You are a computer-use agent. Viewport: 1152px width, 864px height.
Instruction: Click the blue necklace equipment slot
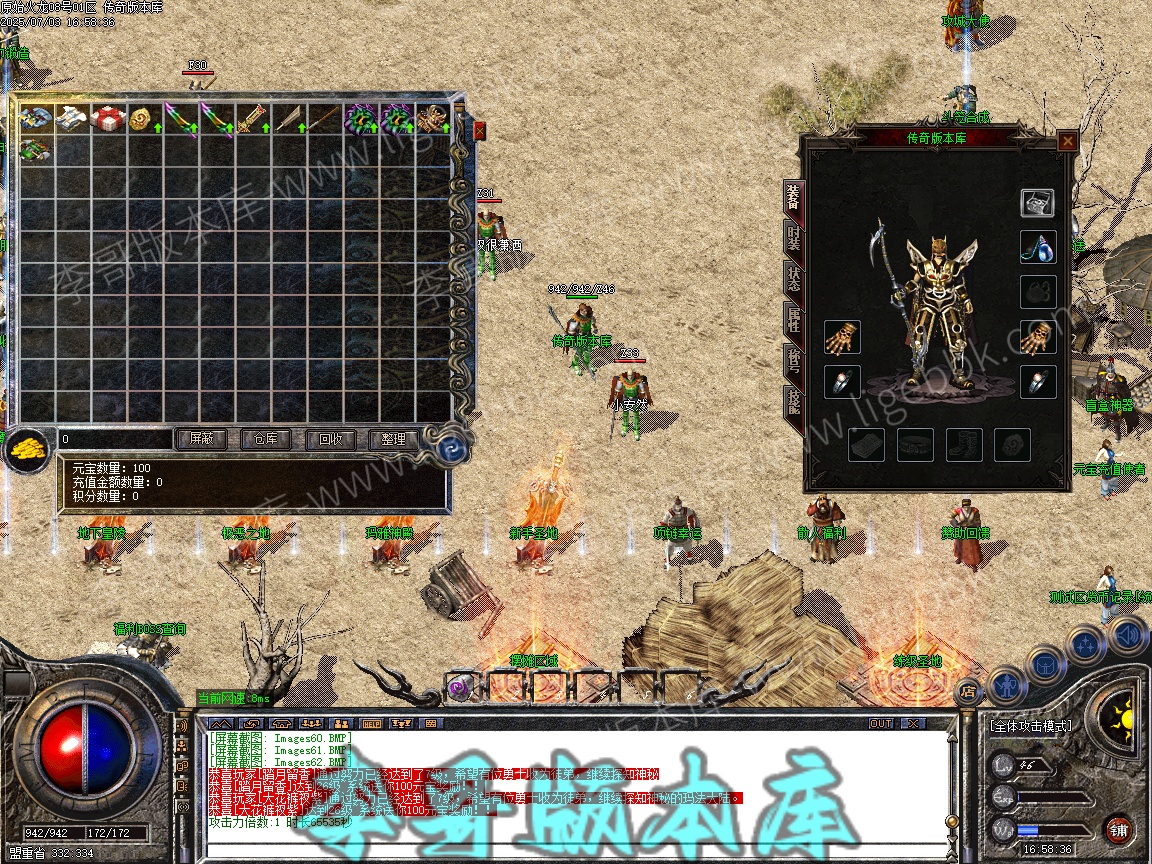coord(1037,247)
